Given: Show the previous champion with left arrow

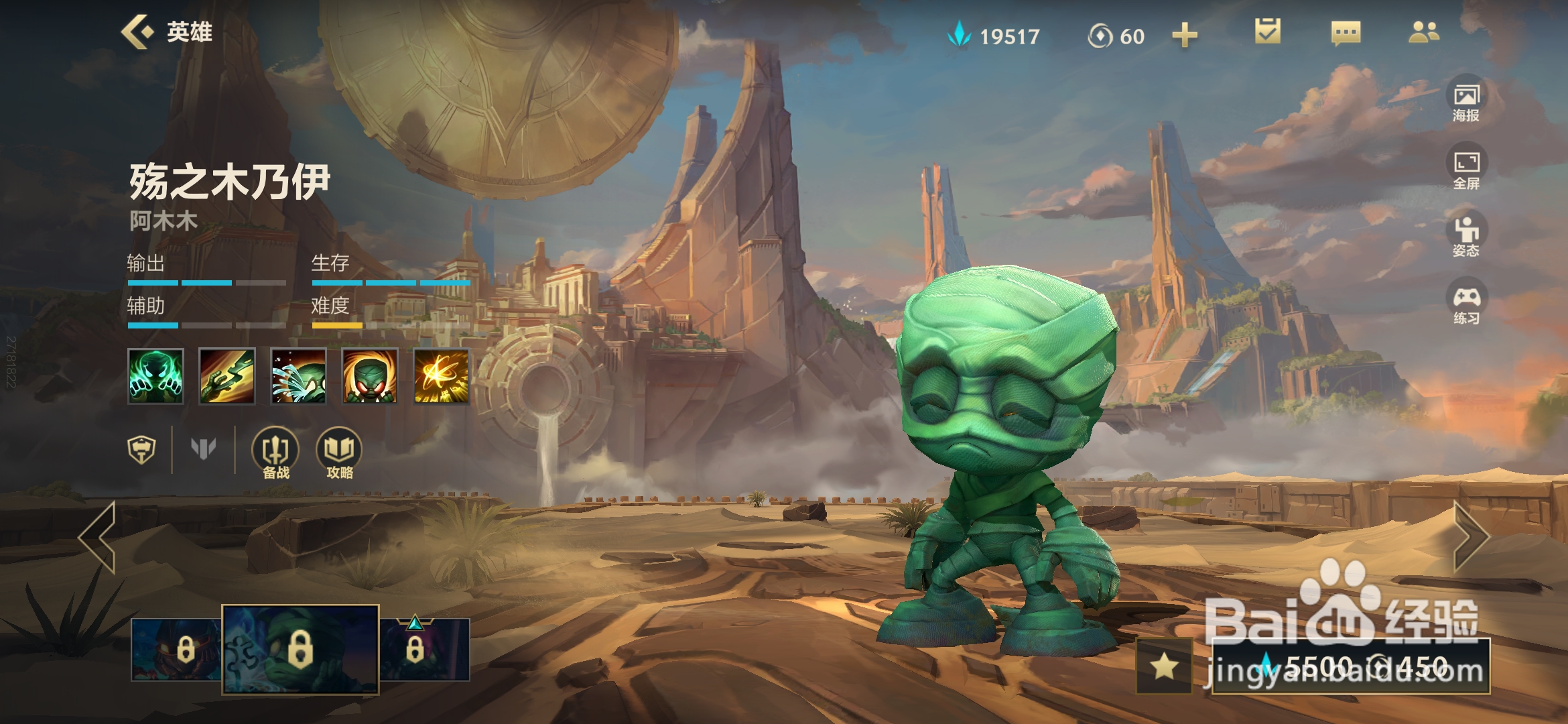Looking at the screenshot, I should [98, 536].
